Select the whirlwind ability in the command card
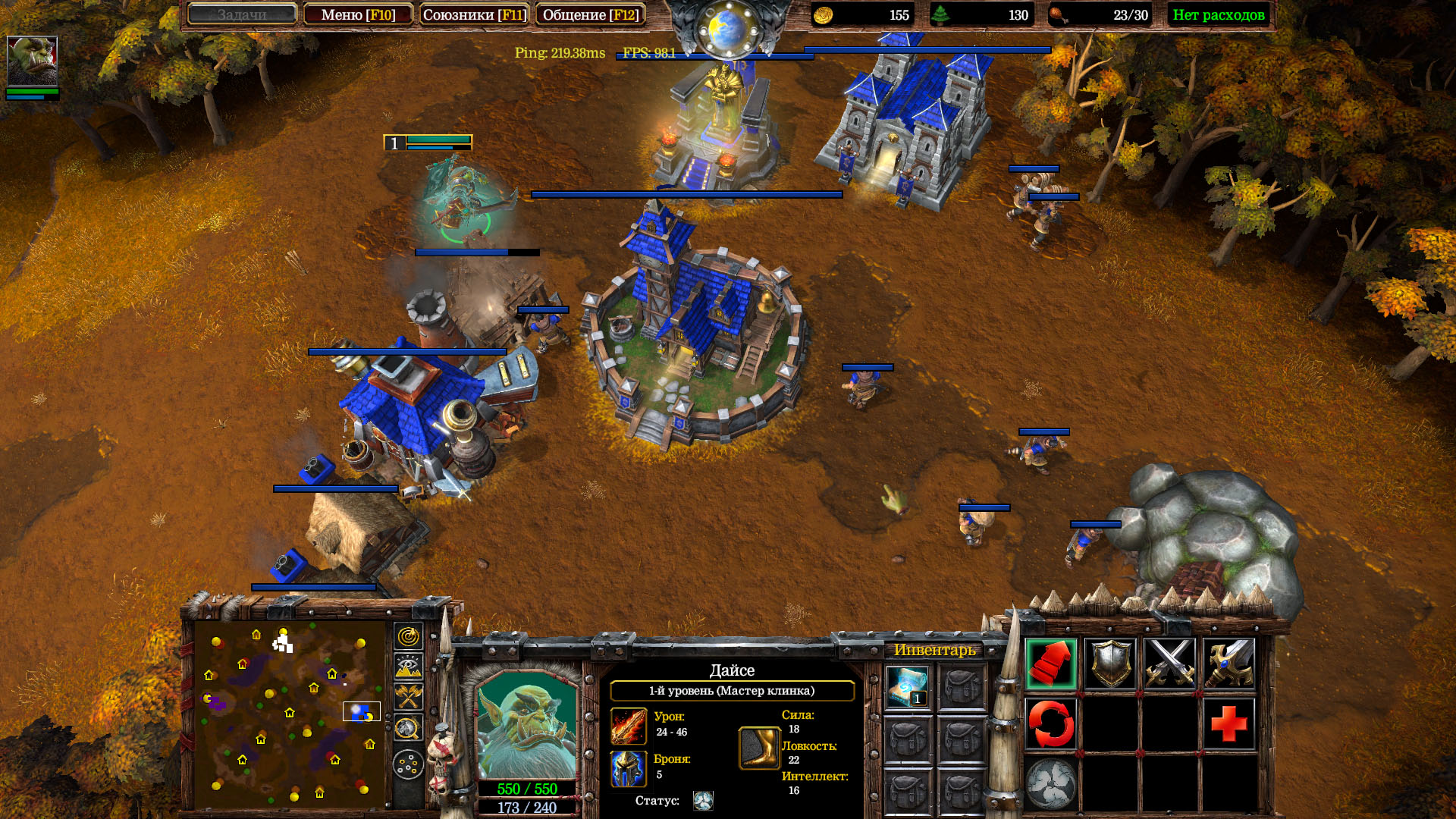1456x819 pixels. click(x=1050, y=783)
